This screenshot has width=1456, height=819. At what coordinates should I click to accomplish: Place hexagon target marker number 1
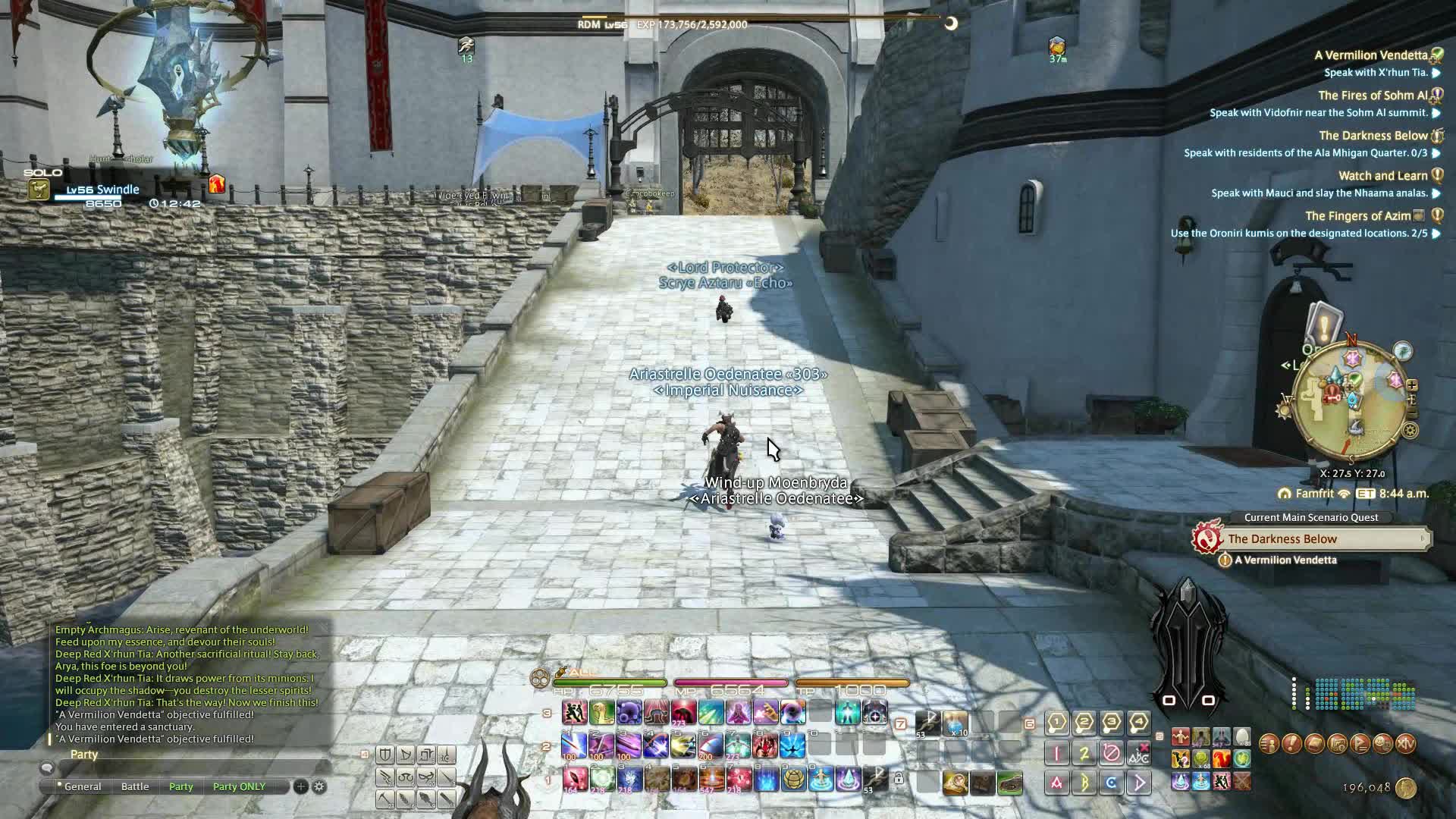pos(1056,723)
